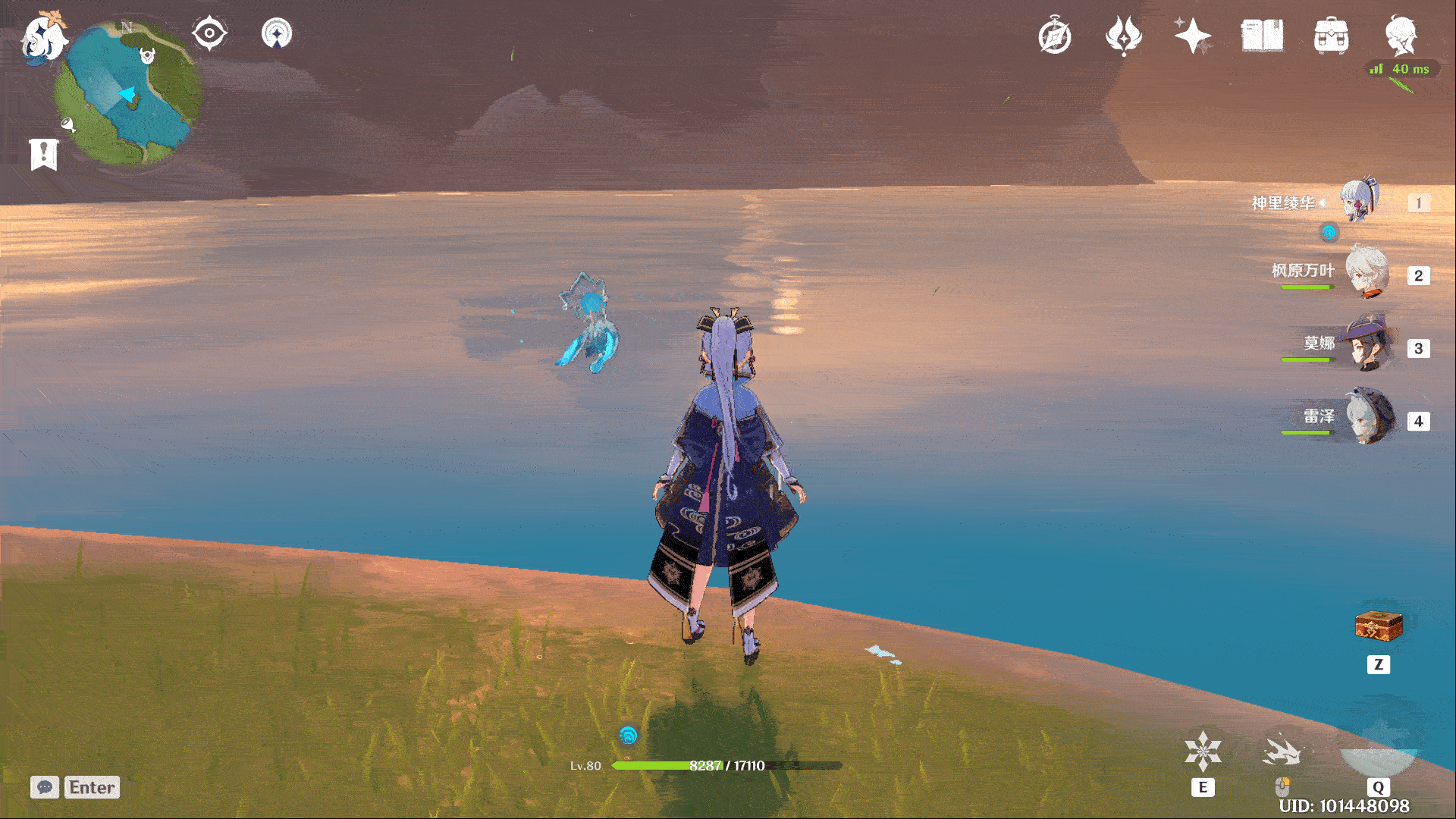
Task: Open the battle pass icon
Action: coord(1124,36)
